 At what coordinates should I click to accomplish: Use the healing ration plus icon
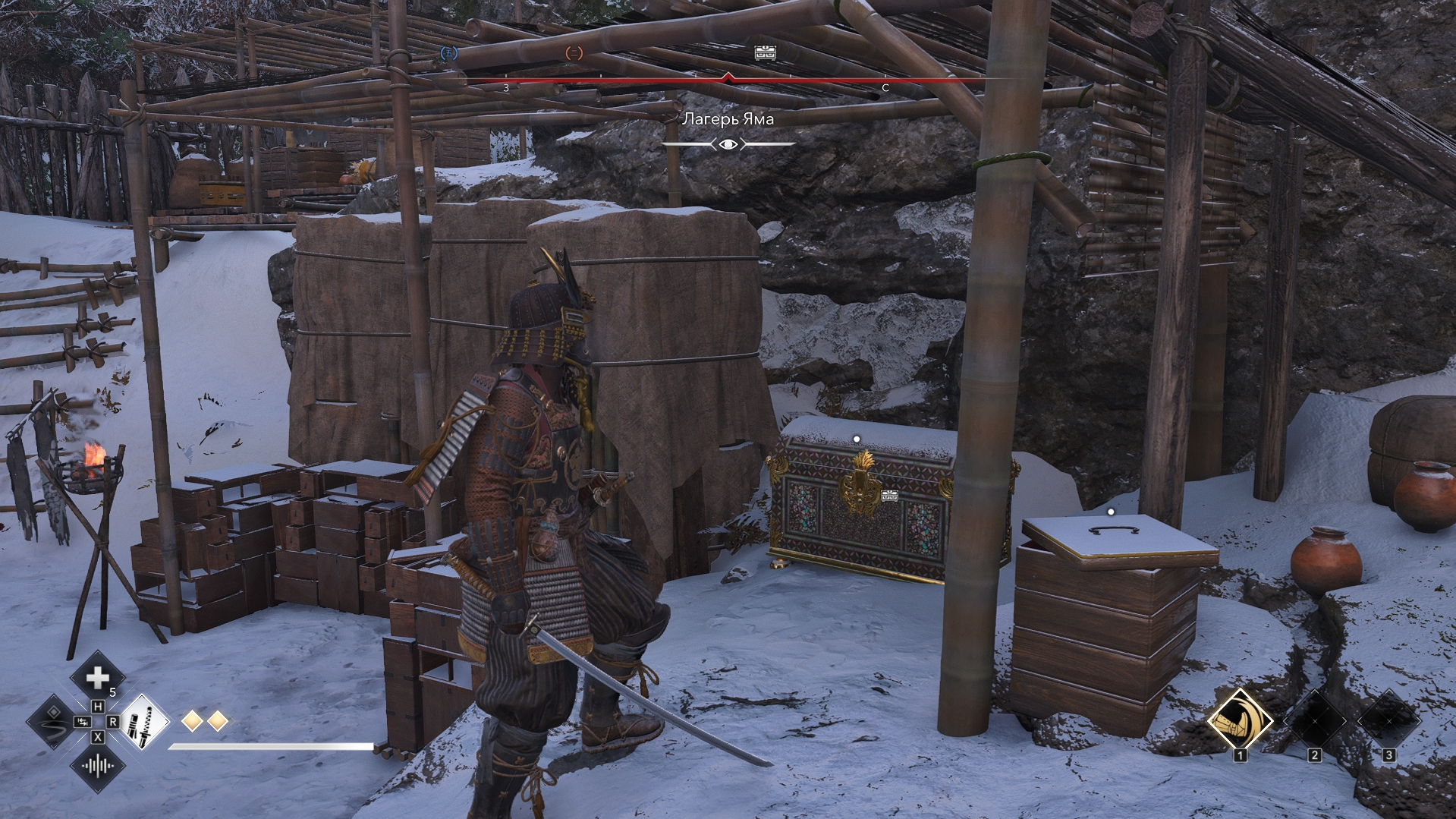98,677
